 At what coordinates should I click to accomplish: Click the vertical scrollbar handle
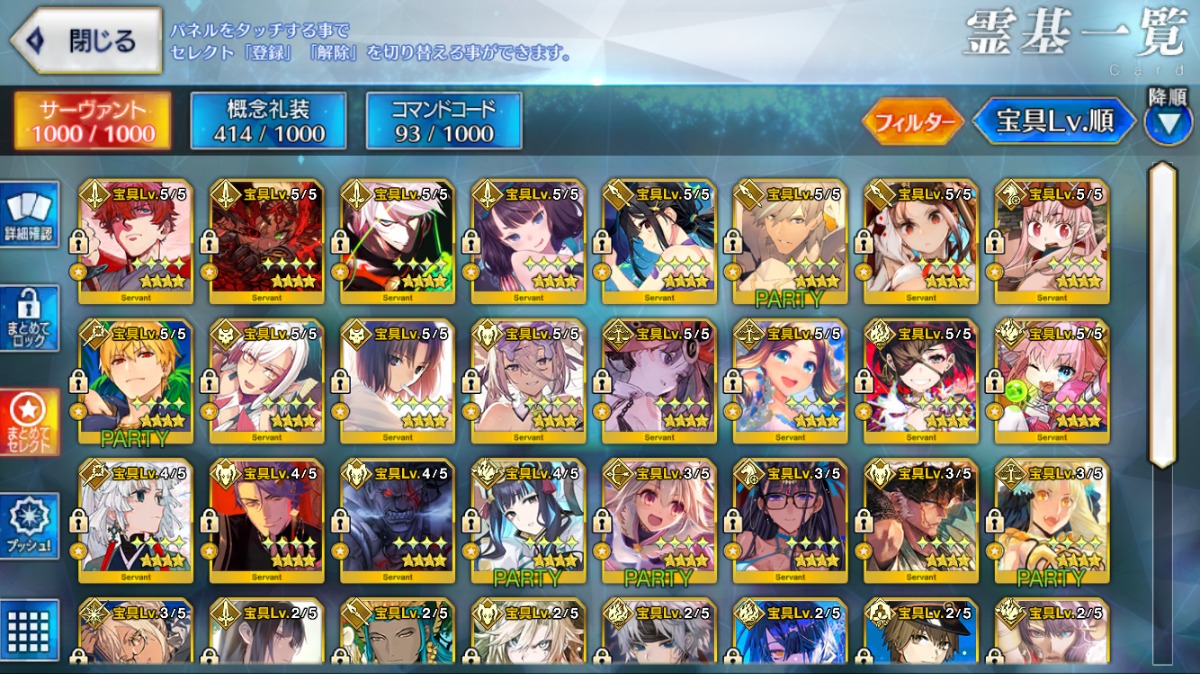(x=1163, y=315)
